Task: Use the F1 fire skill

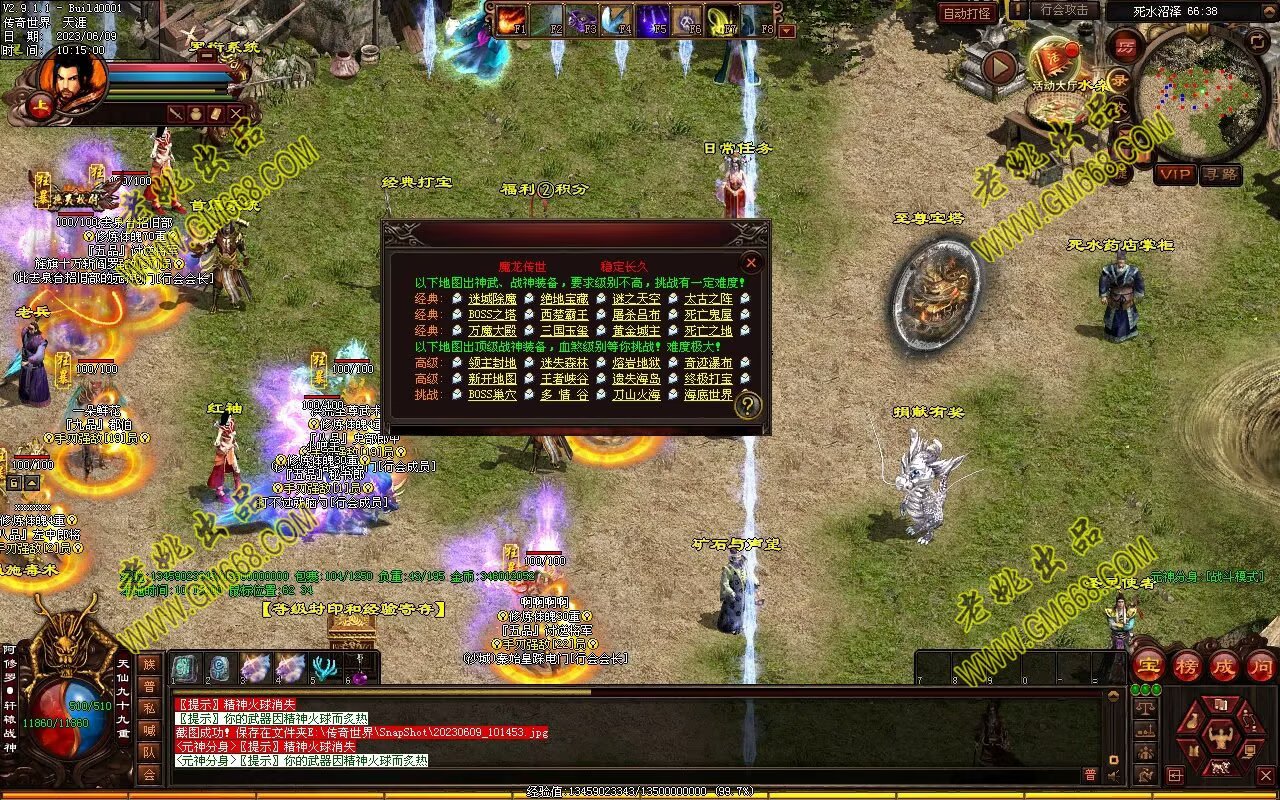Action: [512, 19]
